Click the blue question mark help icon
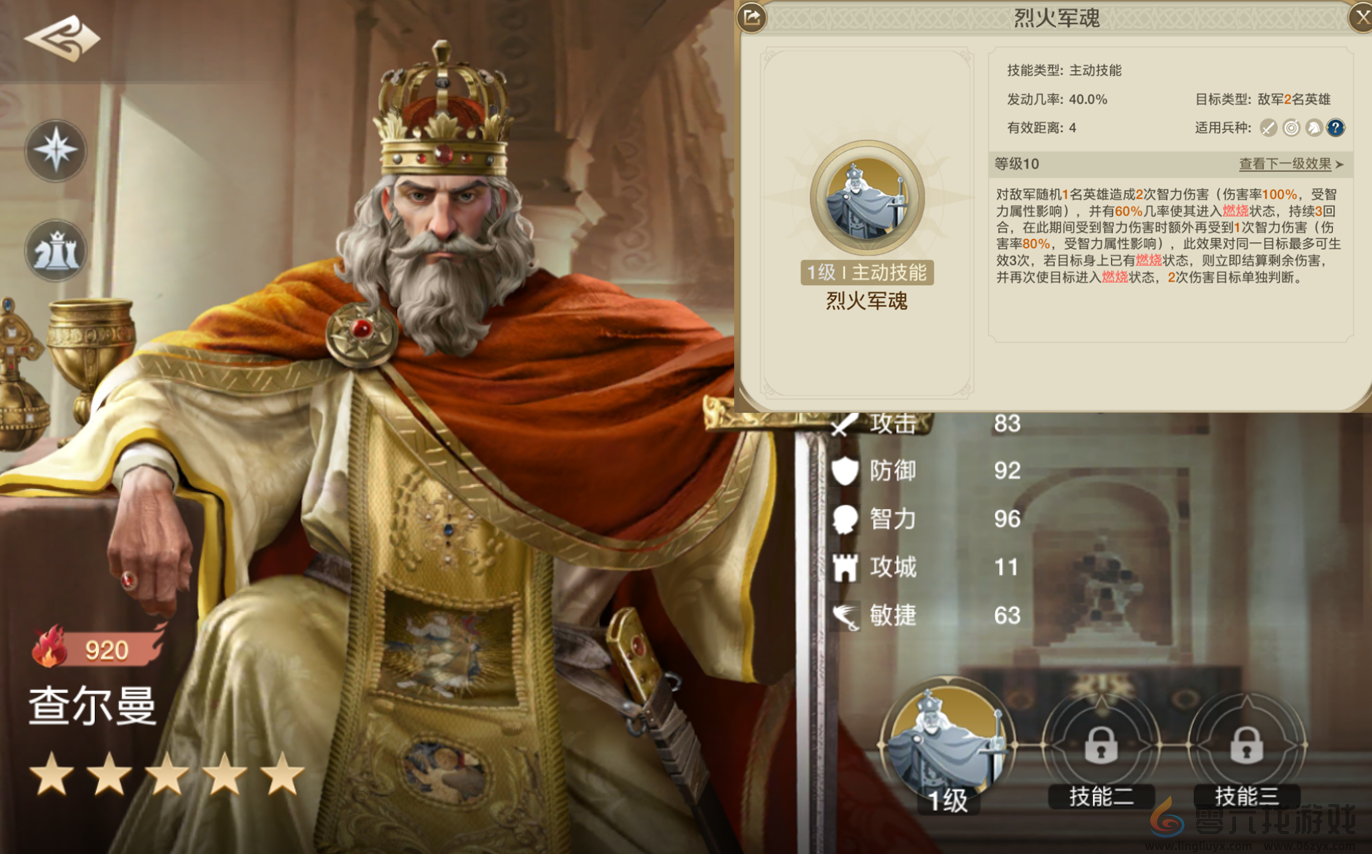Viewport: 1372px width, 854px height. (x=1335, y=128)
